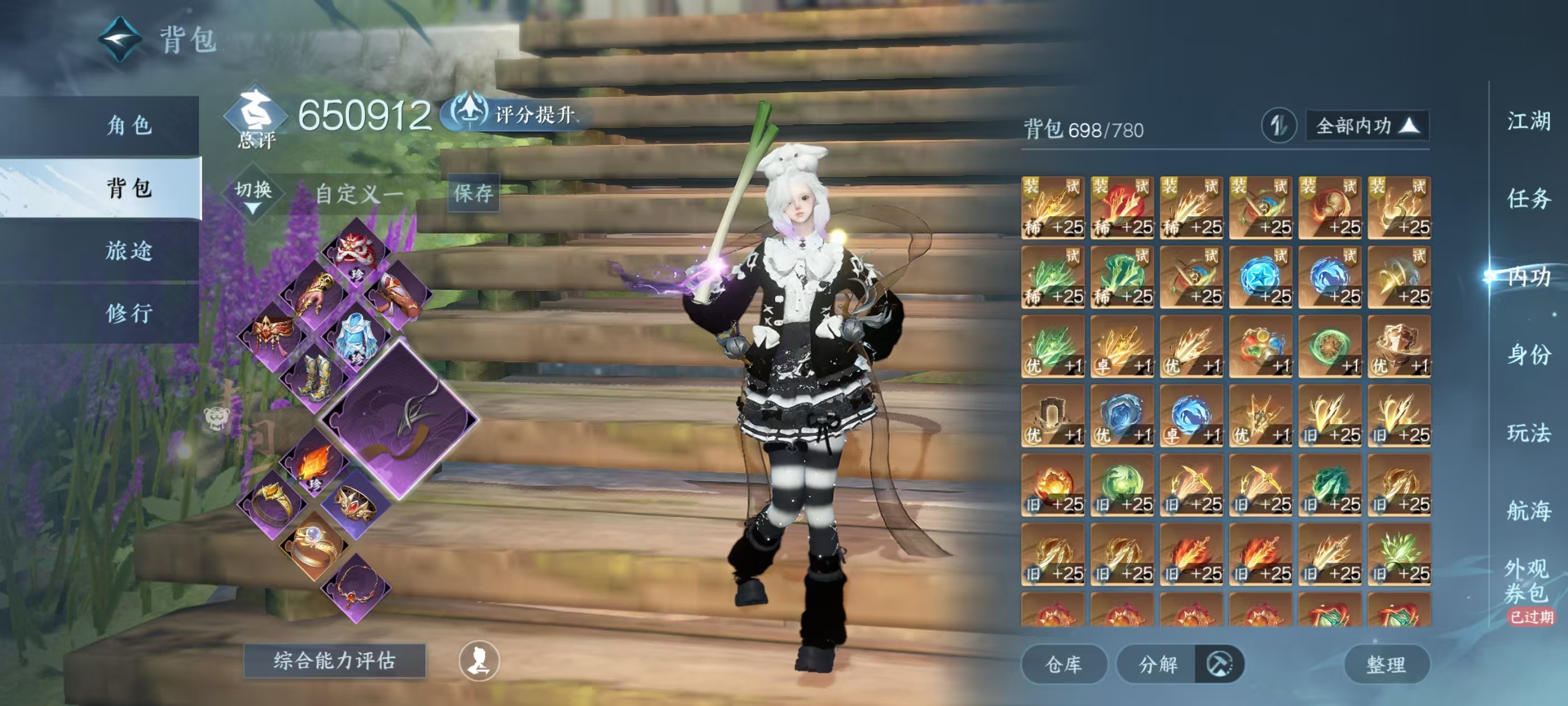The height and width of the screenshot is (706, 1568).
Task: Switch to the 旅途 tab
Action: (x=129, y=250)
